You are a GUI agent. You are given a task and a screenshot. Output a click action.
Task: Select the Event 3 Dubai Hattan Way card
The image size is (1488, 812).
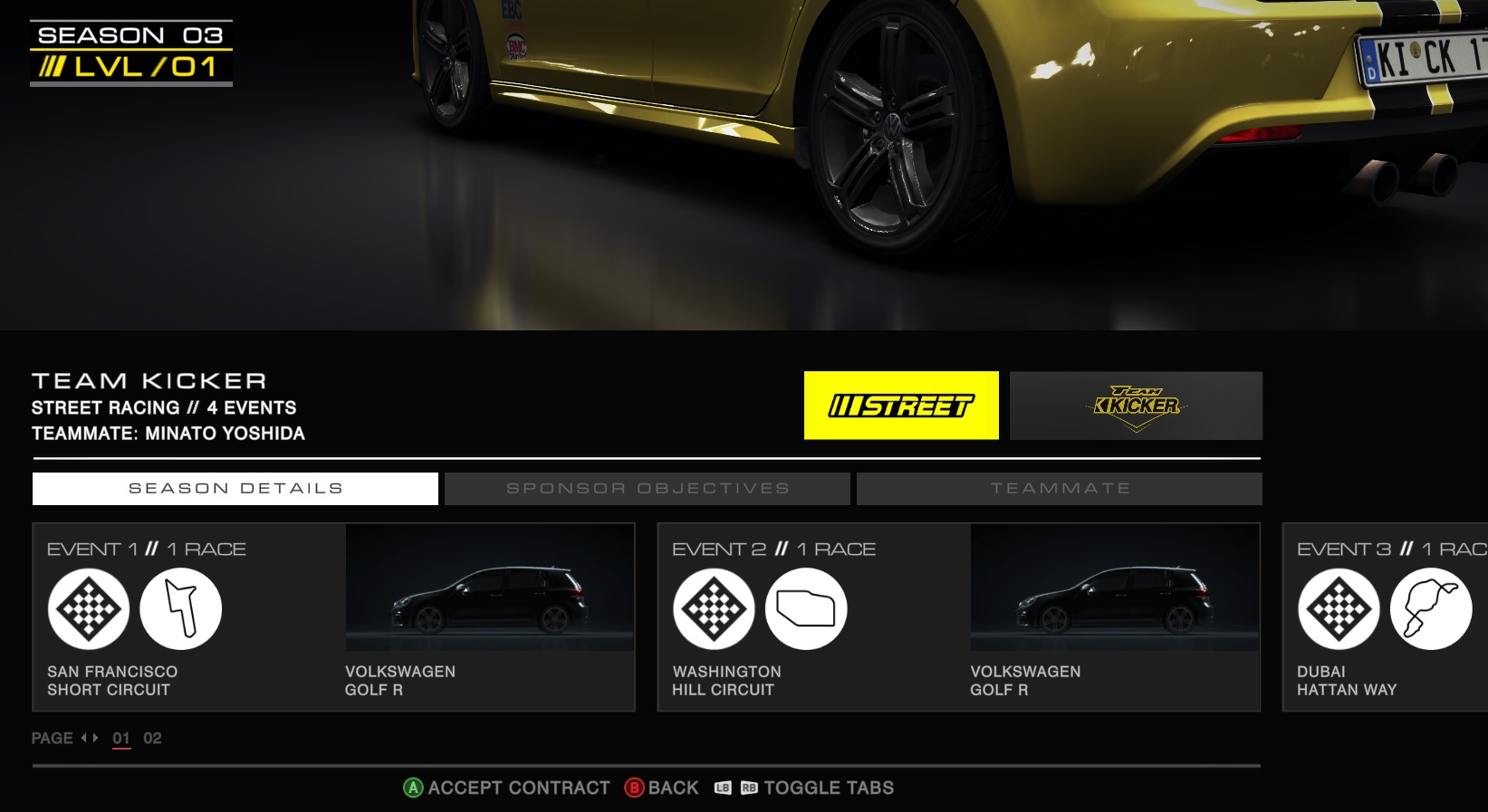pos(1386,617)
